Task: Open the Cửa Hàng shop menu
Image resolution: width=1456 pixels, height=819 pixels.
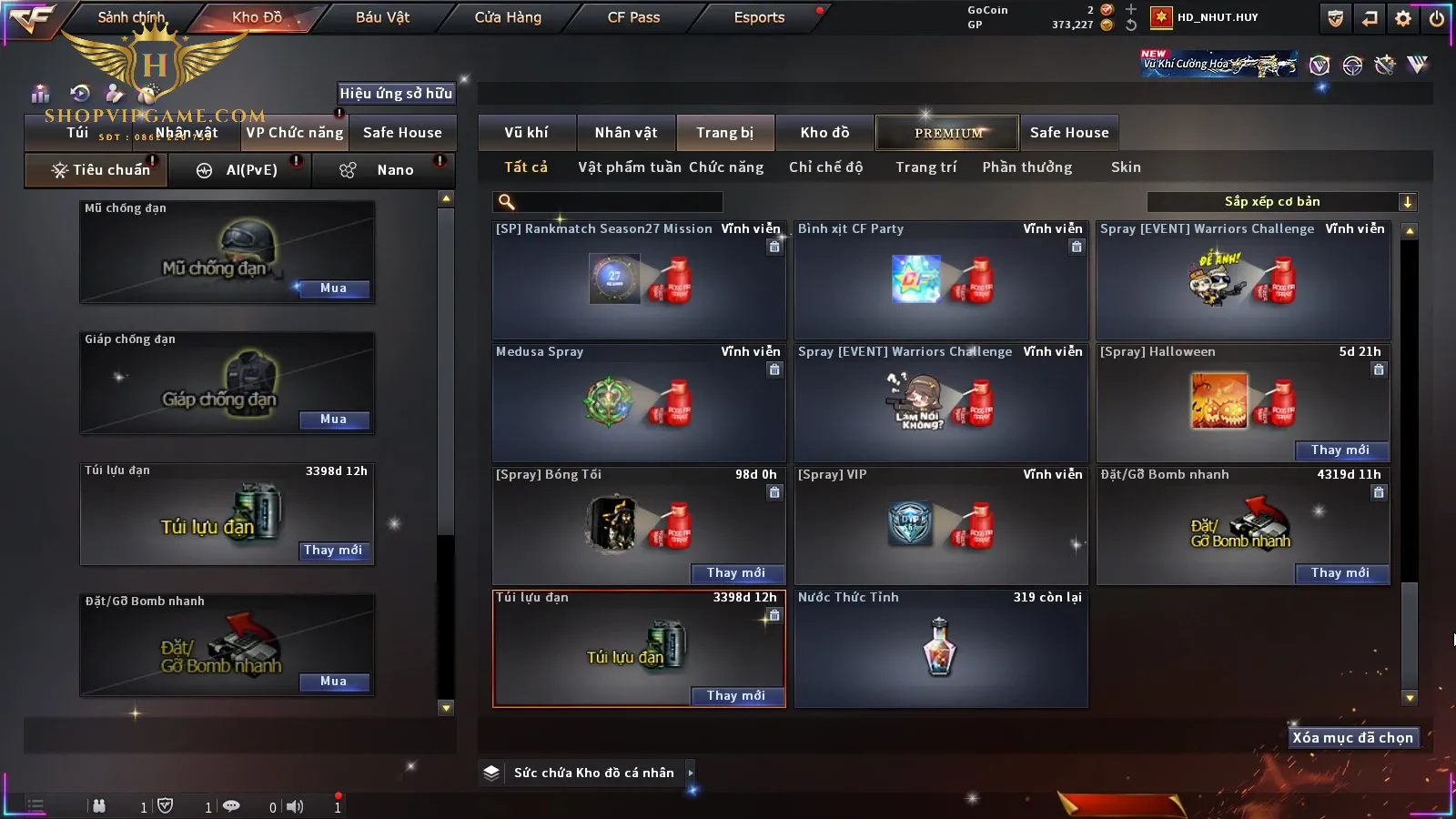Action: pyautogui.click(x=508, y=17)
